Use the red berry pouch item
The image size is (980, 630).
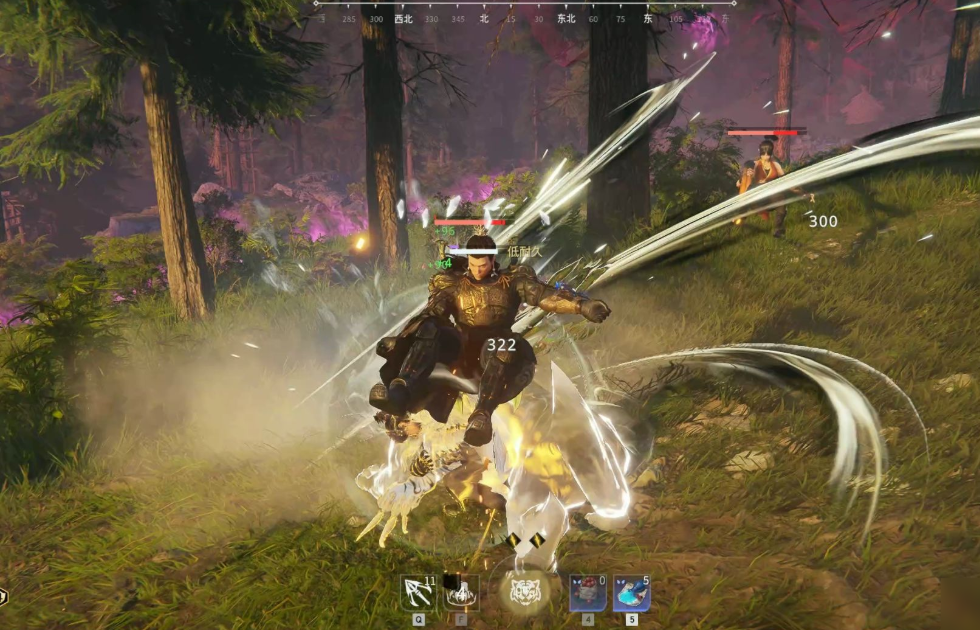point(587,593)
